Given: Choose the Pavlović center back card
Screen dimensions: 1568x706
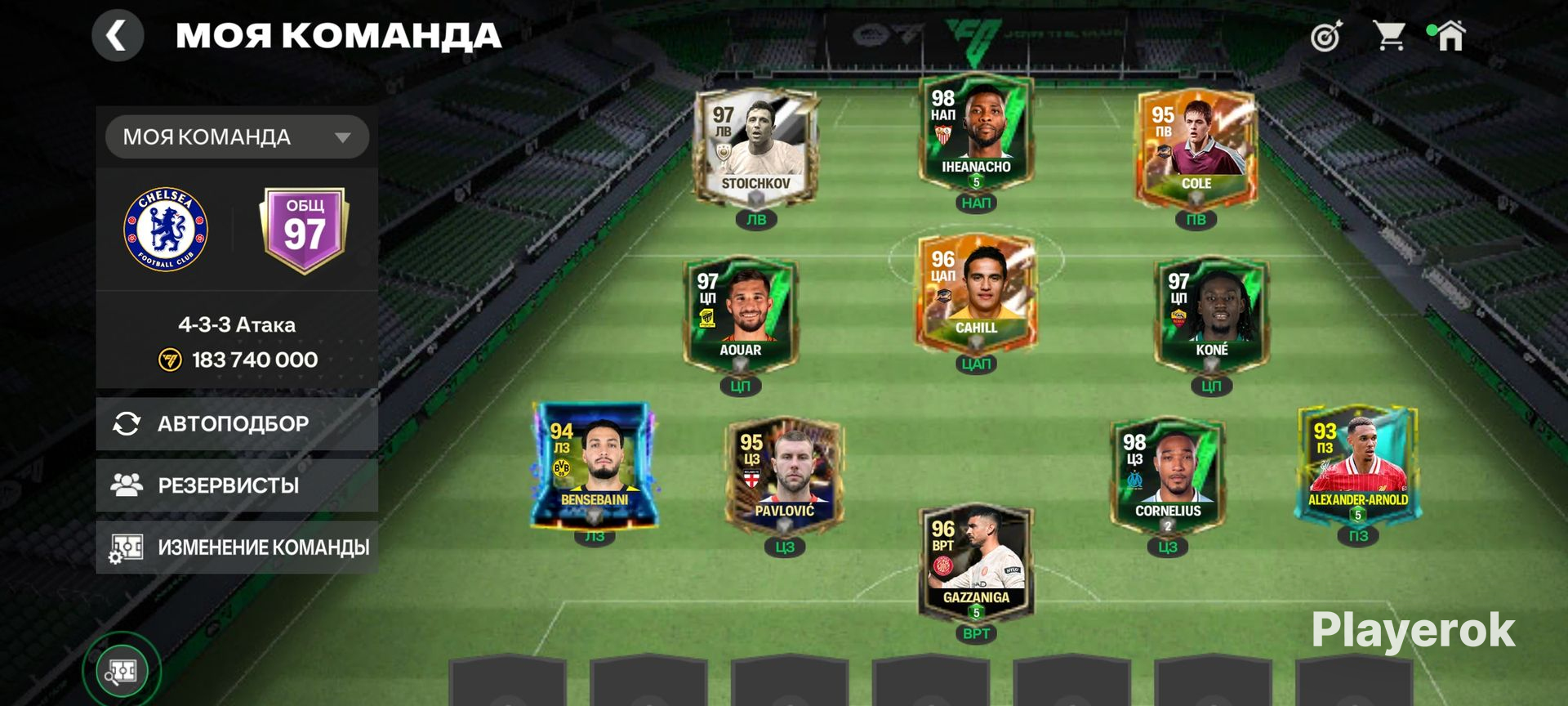Looking at the screenshot, I should point(784,474).
